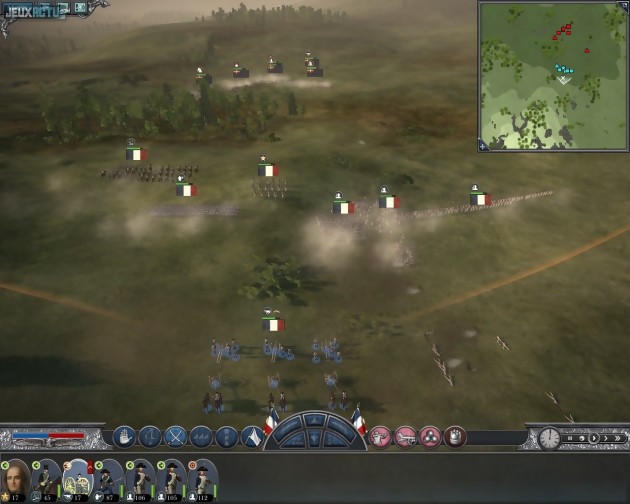This screenshot has height=504, width=630.
Task: Activate the halt order hand button
Action: pos(124,436)
